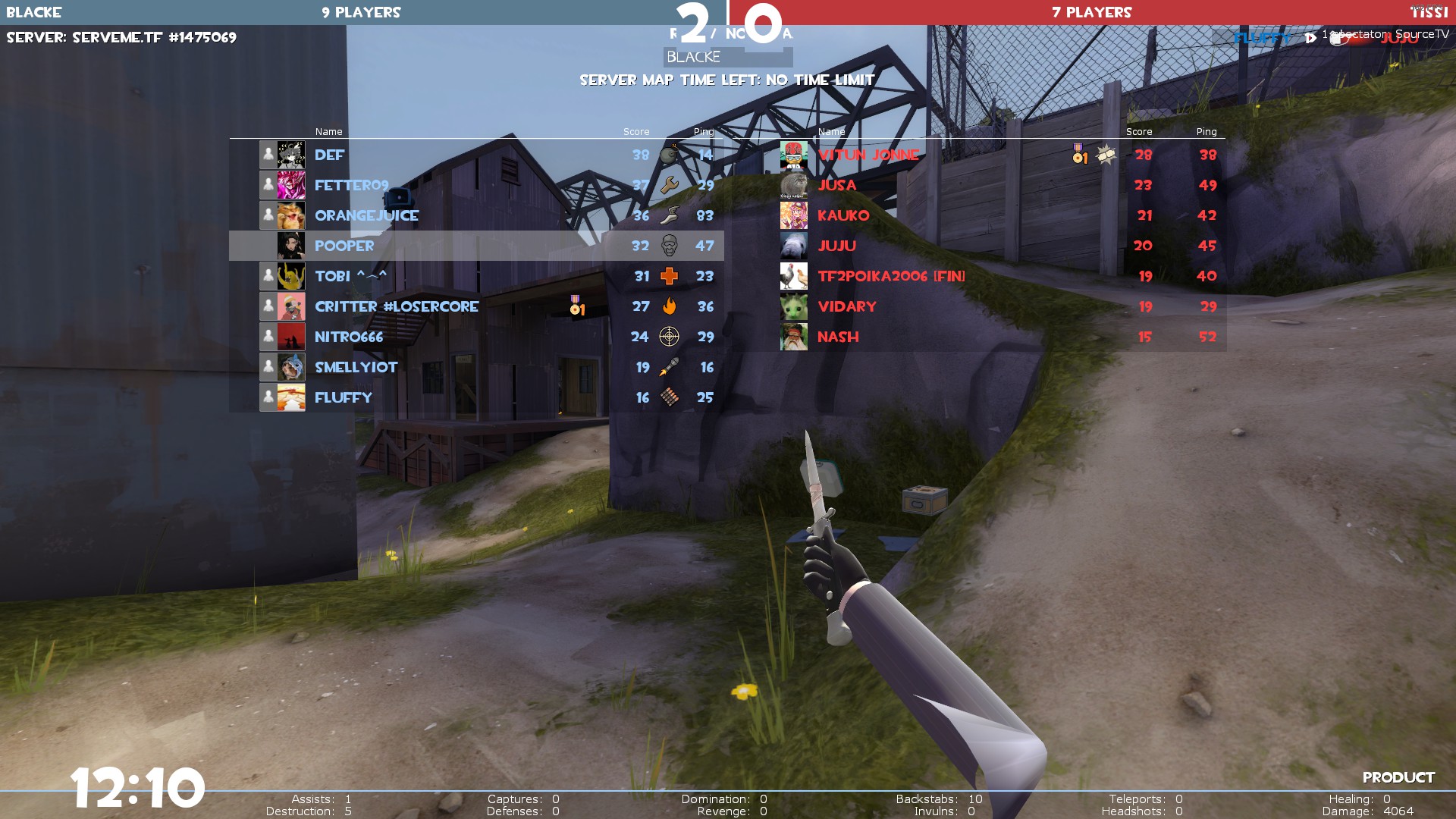Select TOBI ^-^ on the blue team

350,276
